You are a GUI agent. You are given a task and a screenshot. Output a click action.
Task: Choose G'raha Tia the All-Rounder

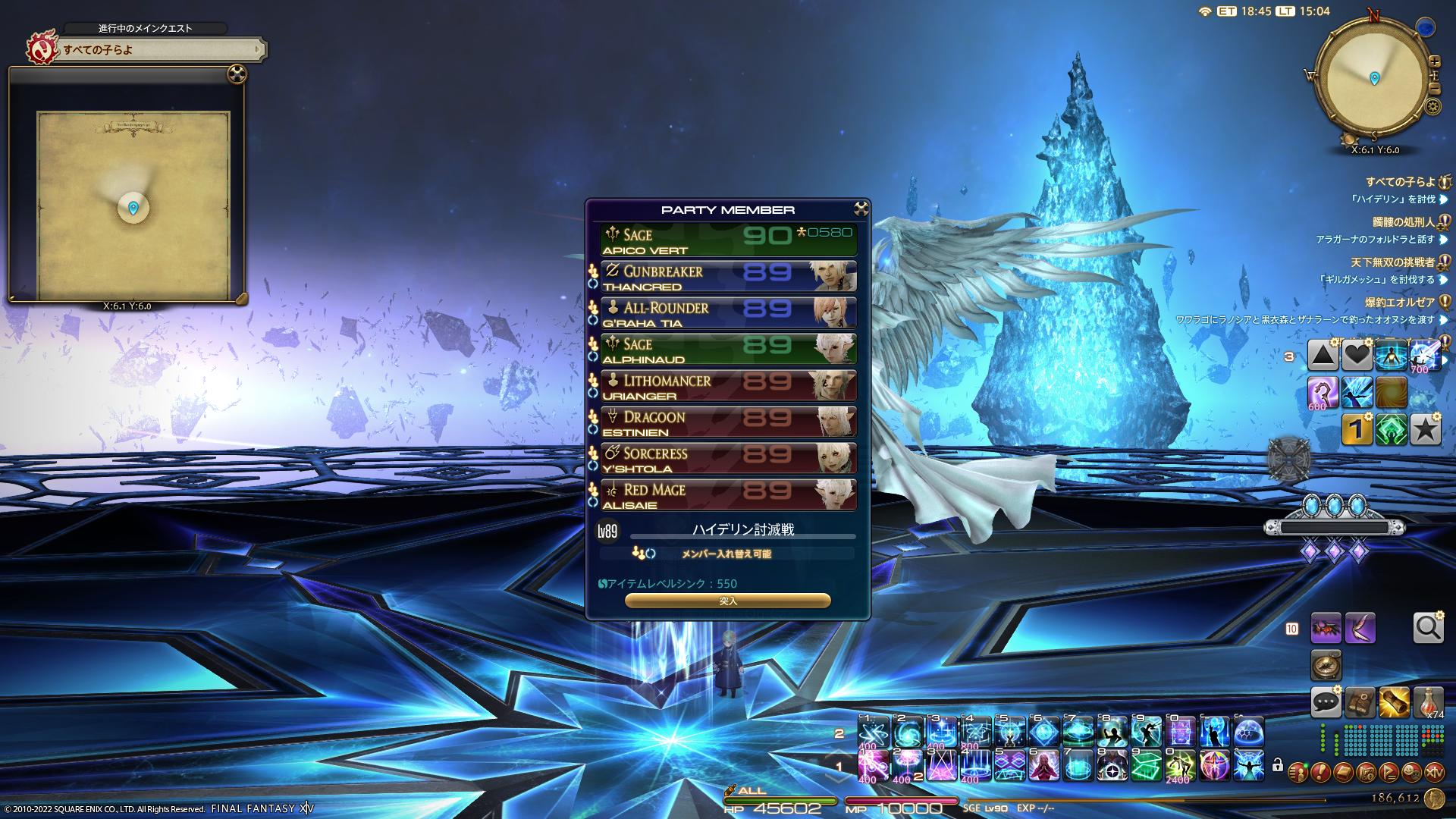pos(728,313)
